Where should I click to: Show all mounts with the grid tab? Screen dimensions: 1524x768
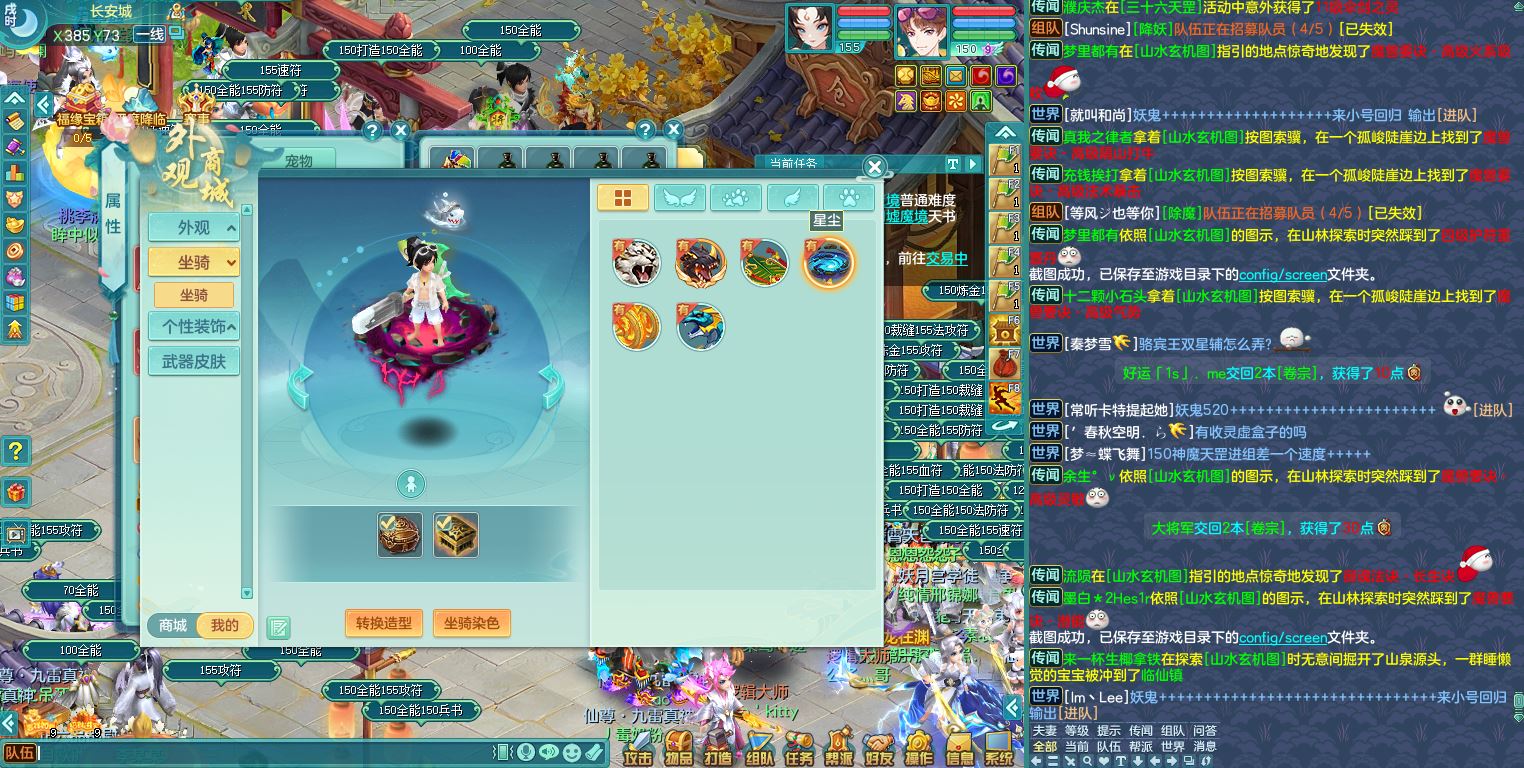622,198
